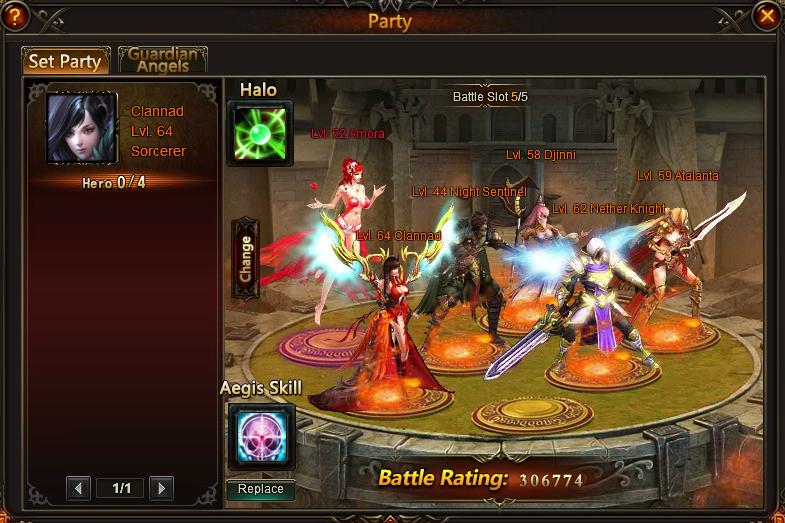Go to the previous hero page
785x523 pixels.
tap(79, 488)
